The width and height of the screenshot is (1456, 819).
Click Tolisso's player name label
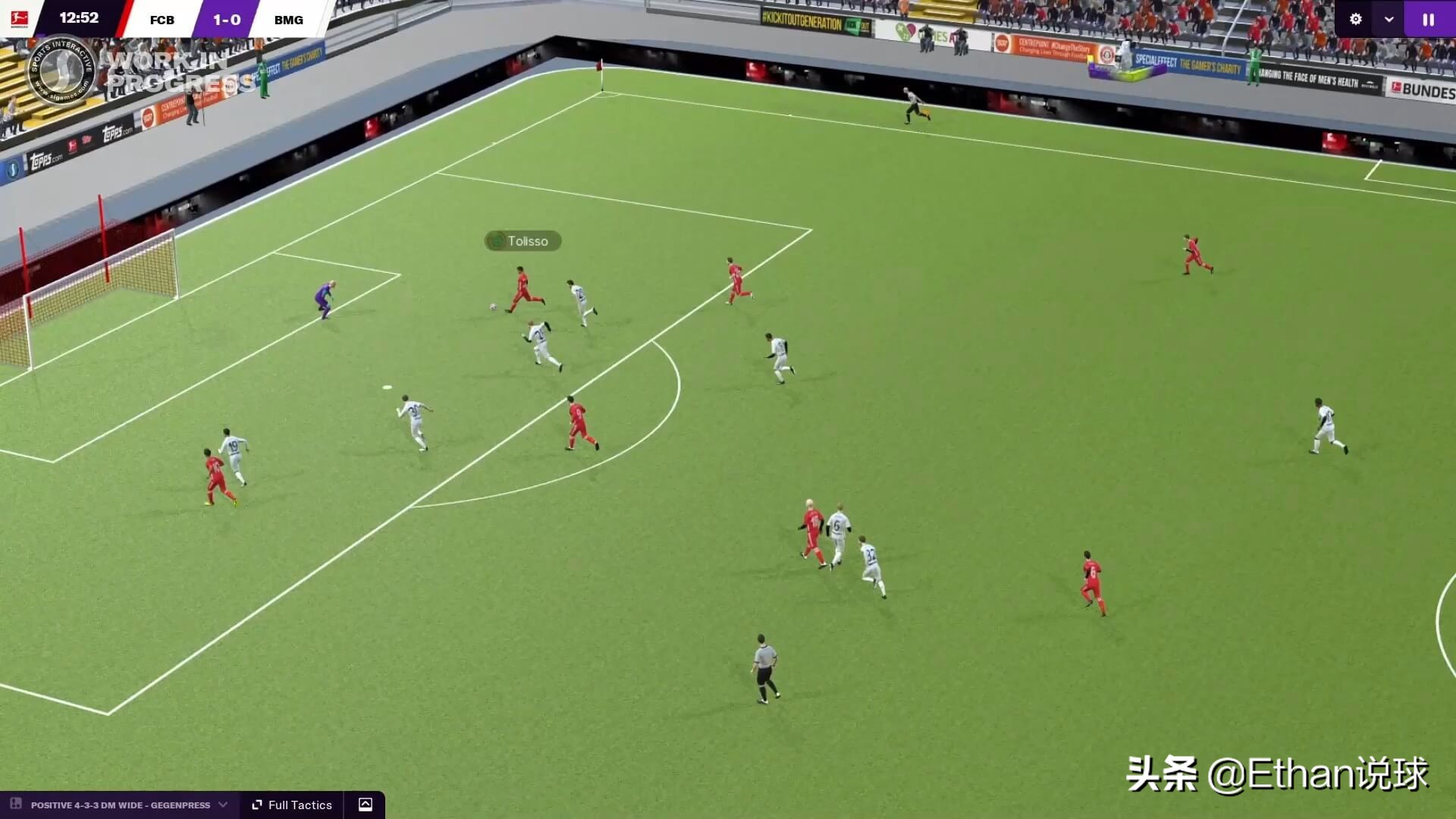coord(527,241)
